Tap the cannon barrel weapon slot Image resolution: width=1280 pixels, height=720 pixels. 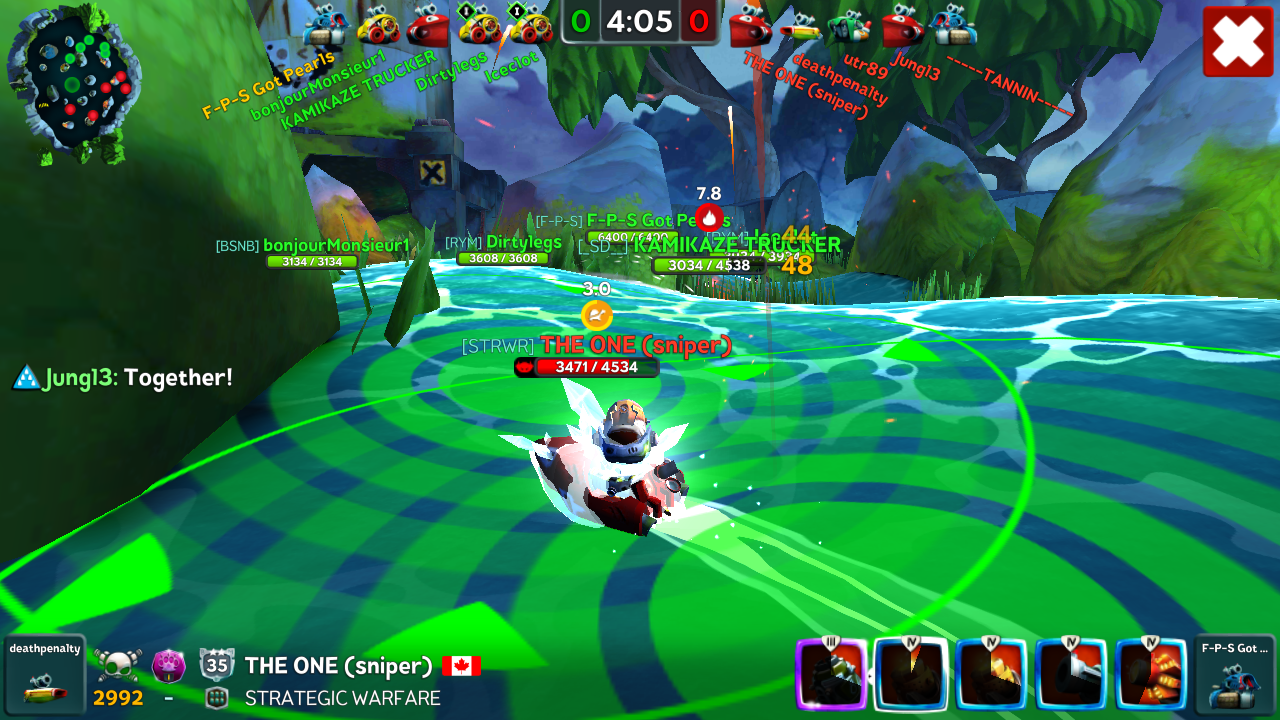click(x=1071, y=674)
